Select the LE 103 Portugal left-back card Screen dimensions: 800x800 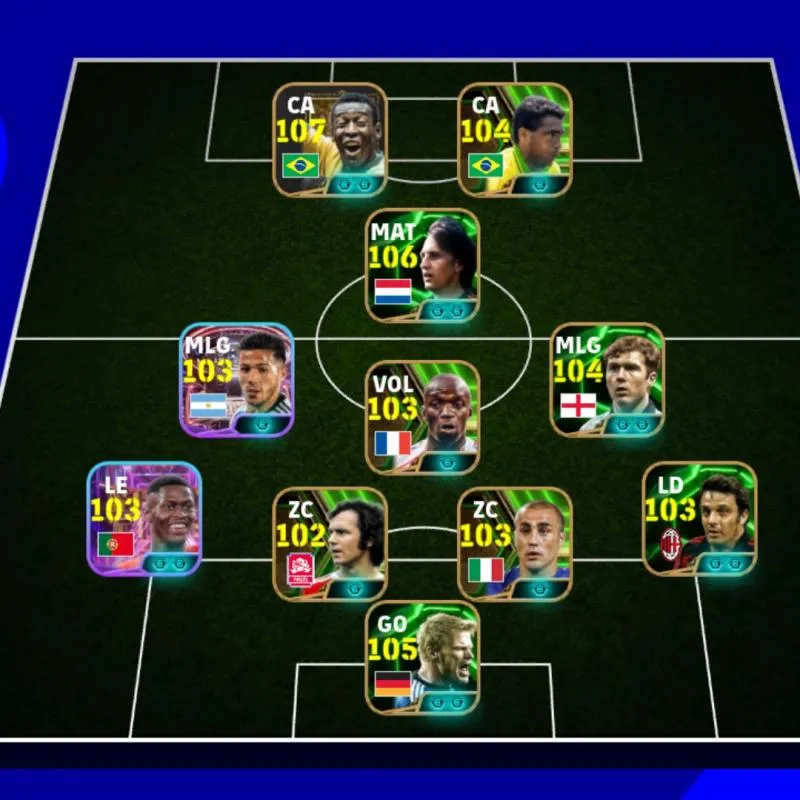(144, 518)
